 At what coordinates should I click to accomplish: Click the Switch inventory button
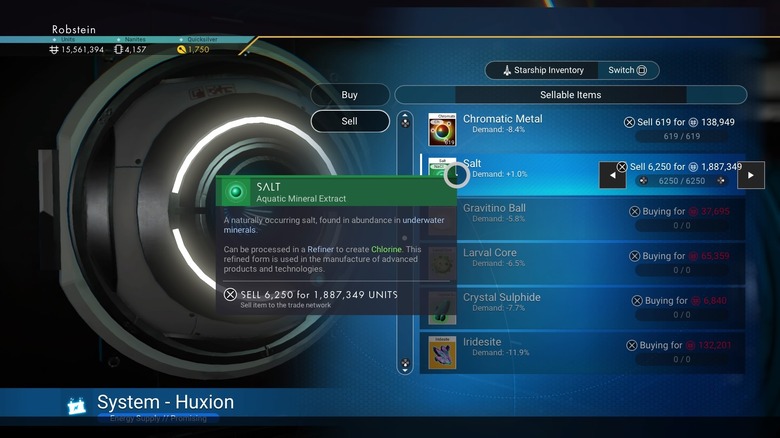(628, 70)
